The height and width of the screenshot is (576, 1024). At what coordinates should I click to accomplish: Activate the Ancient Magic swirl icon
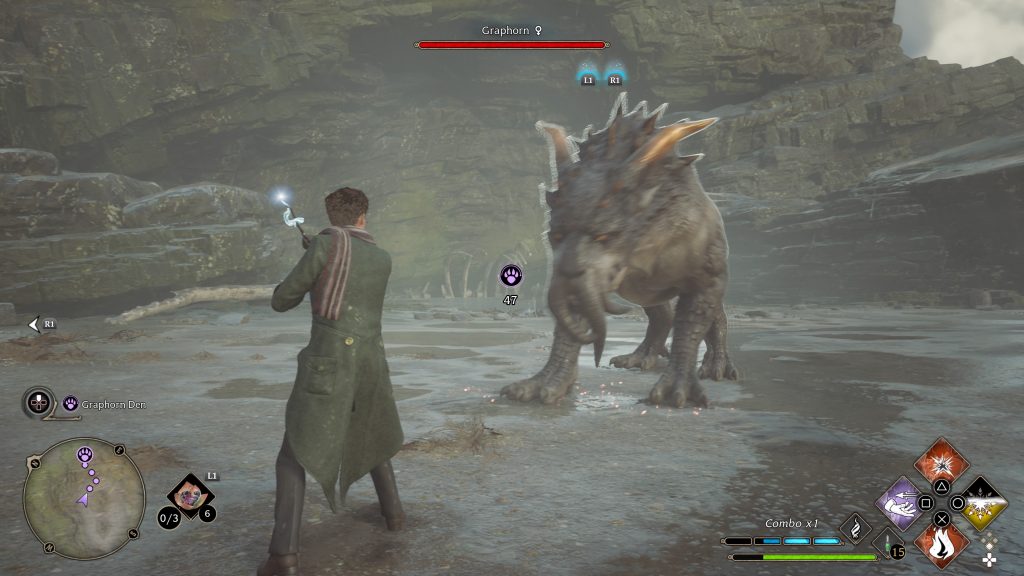click(x=855, y=527)
